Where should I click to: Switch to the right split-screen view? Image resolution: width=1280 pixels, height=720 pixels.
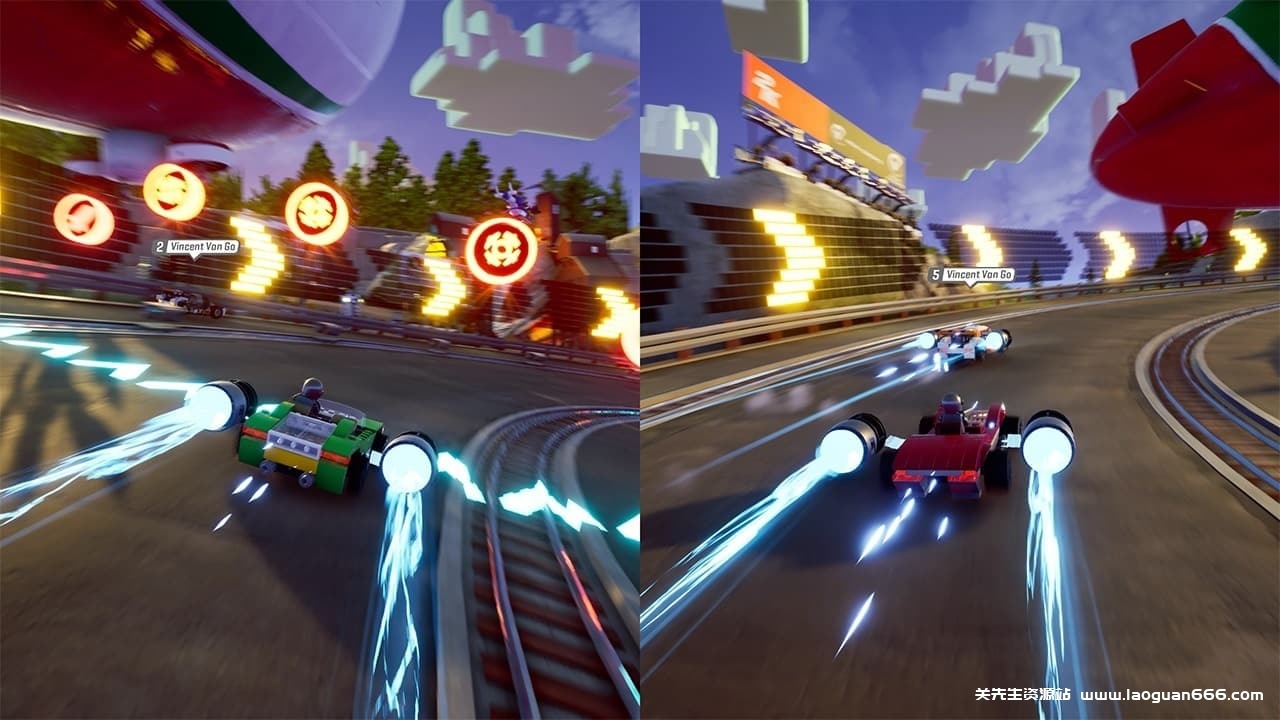coord(960,360)
